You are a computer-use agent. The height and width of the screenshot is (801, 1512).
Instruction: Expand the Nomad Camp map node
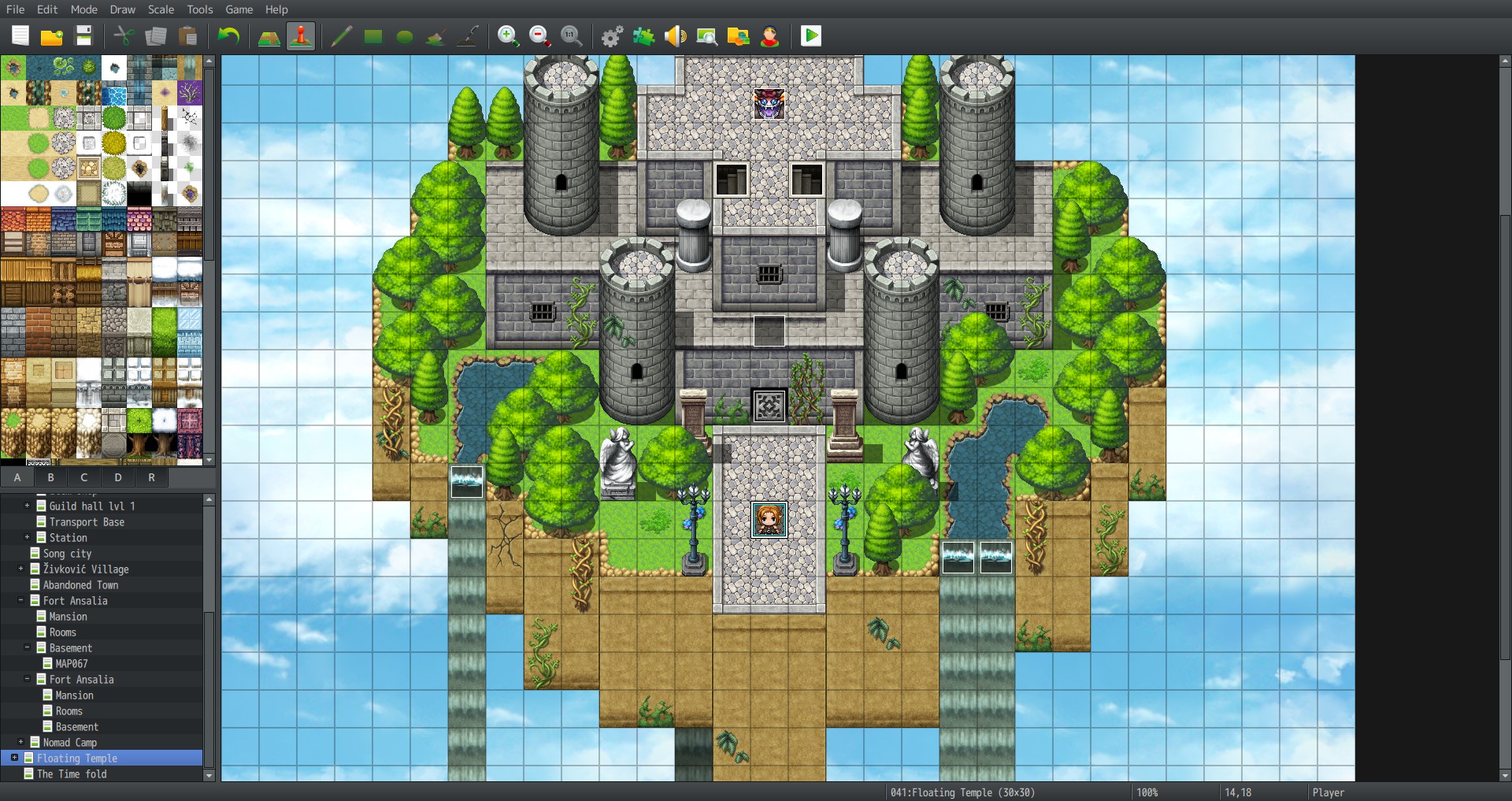[x=20, y=742]
